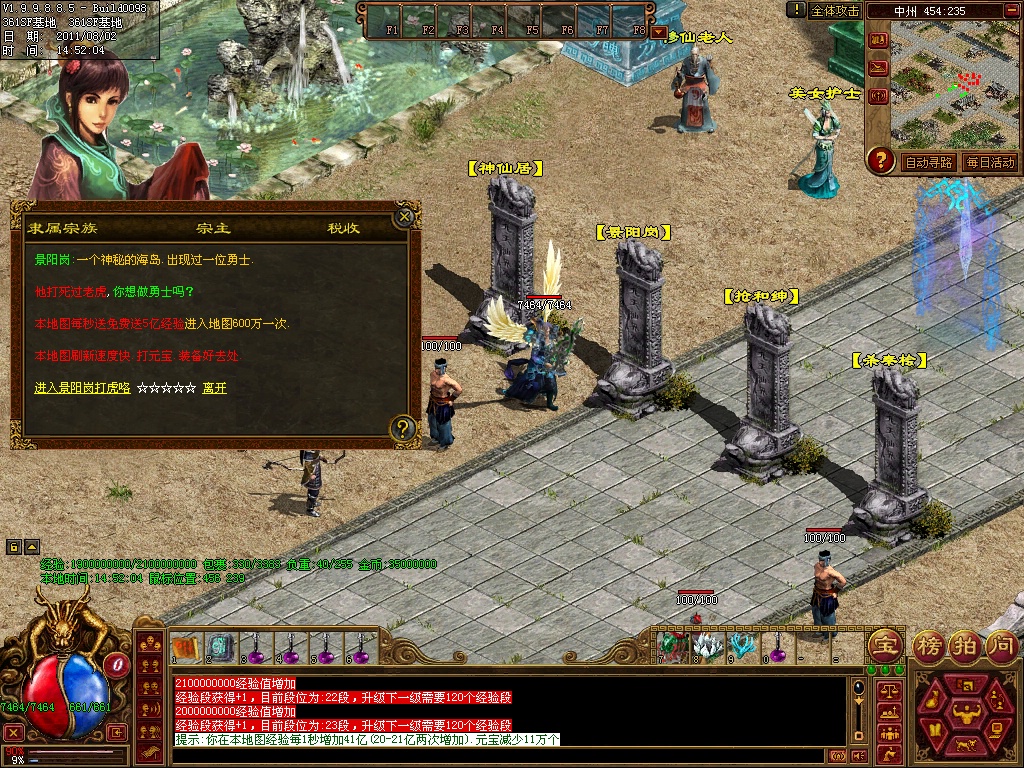Open the minimap question mark help
This screenshot has width=1024, height=768.
880,160
